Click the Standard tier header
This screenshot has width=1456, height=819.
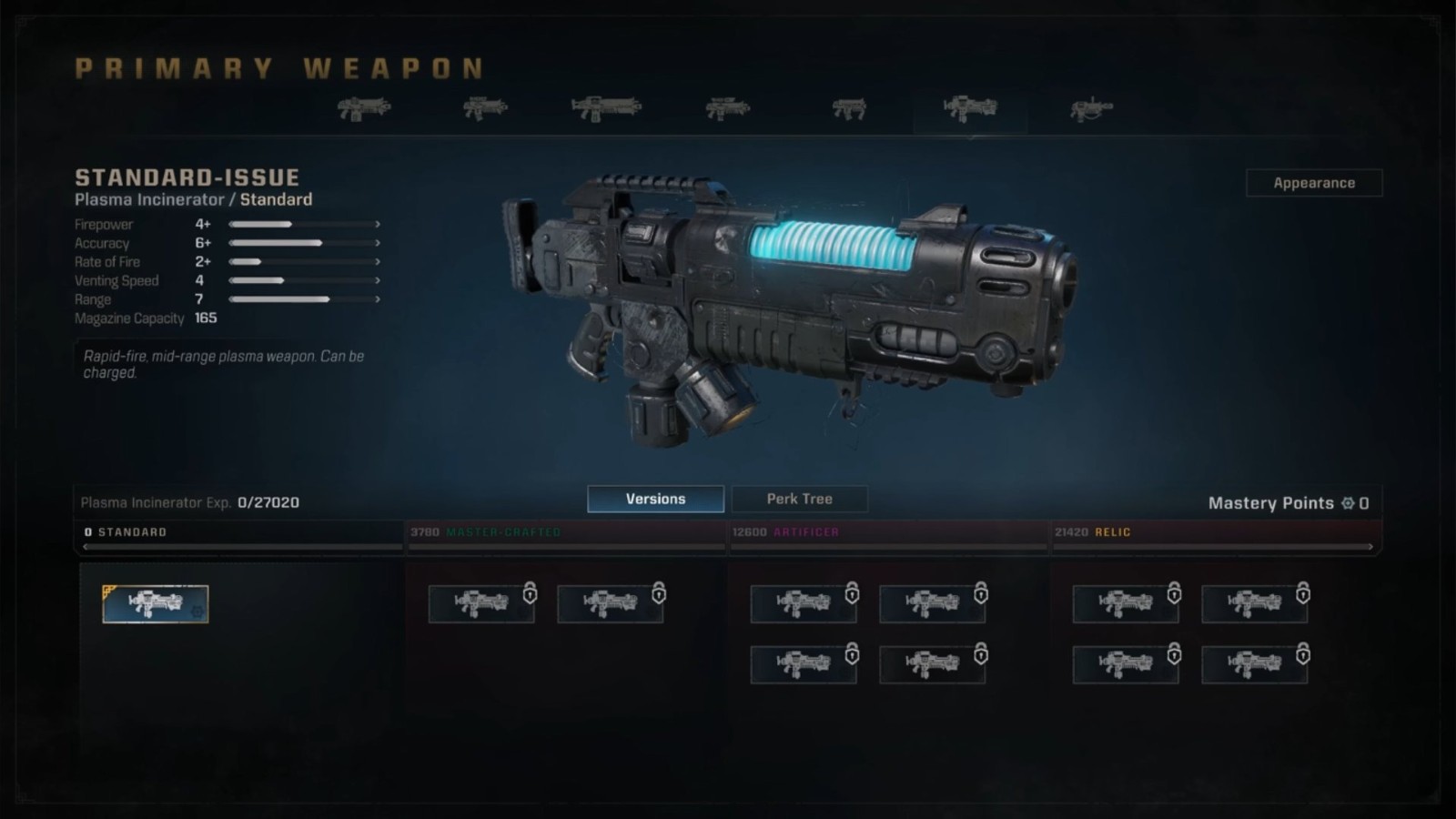[x=132, y=532]
